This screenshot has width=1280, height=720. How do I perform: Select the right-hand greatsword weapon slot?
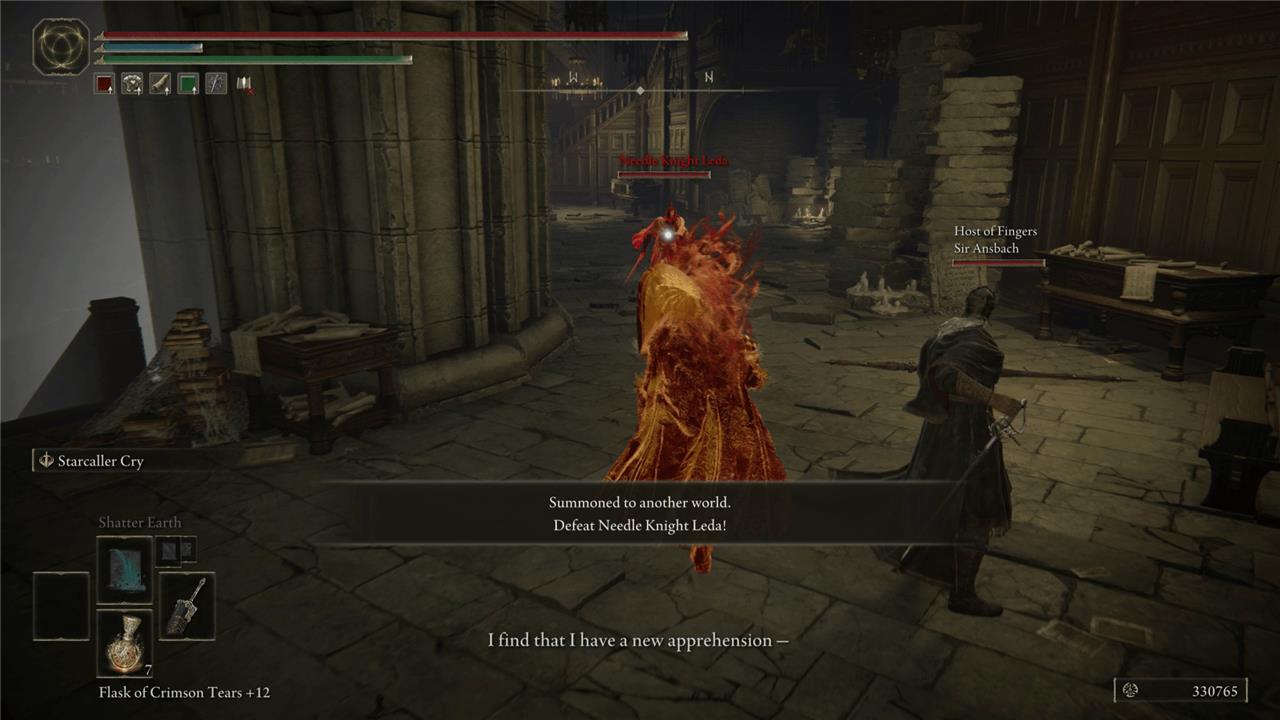click(187, 606)
